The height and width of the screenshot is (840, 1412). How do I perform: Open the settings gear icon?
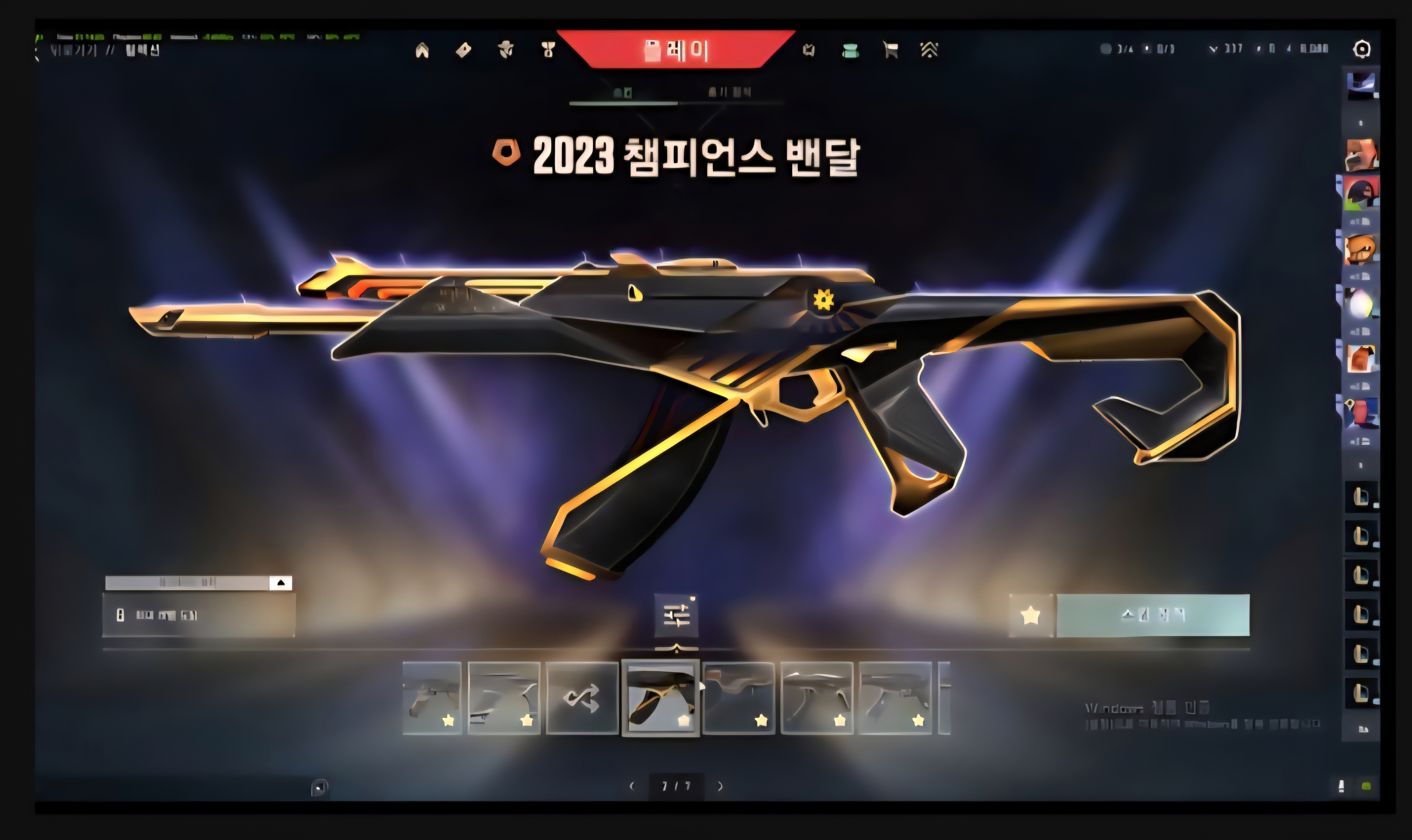tap(1362, 49)
